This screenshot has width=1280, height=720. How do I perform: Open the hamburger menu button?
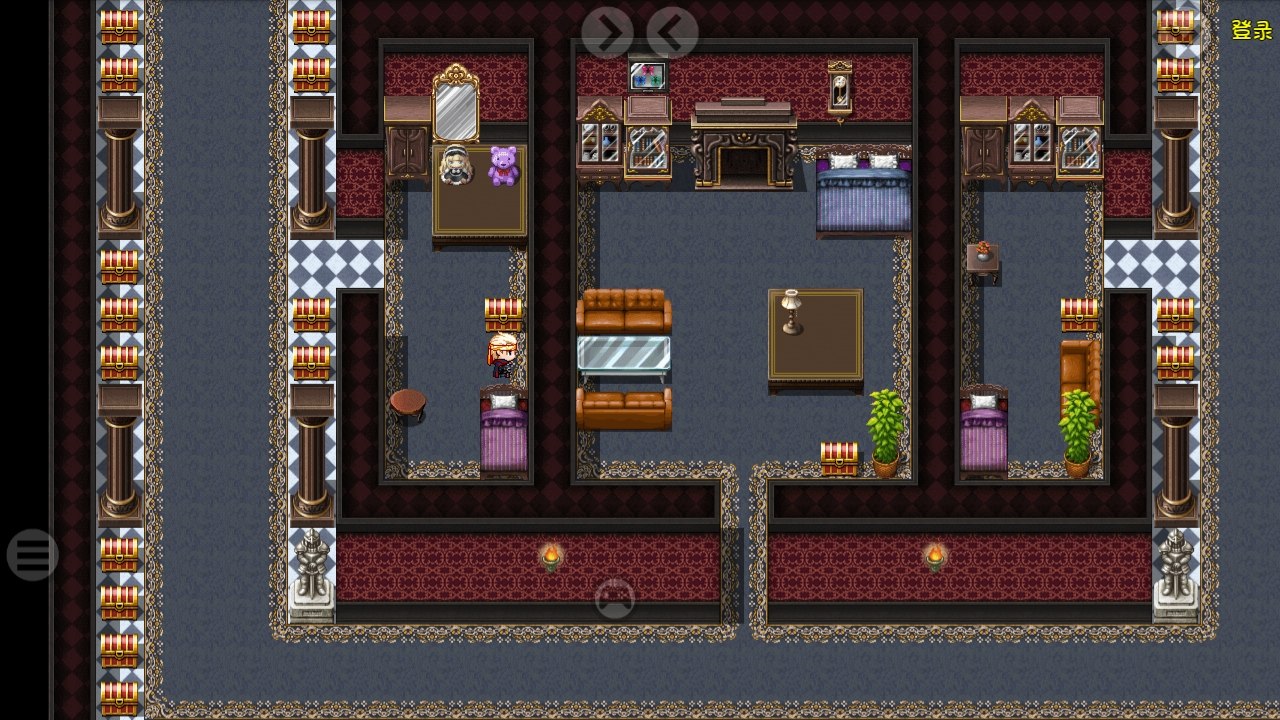pyautogui.click(x=32, y=555)
